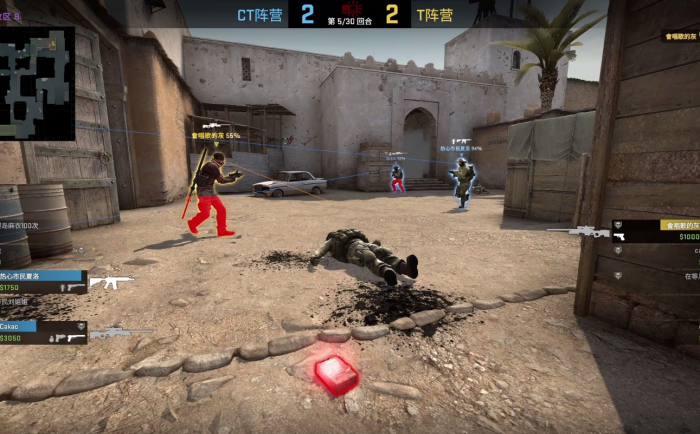Click the T player's sniper rifle icon
This screenshot has width=700, height=434.
click(x=578, y=231)
